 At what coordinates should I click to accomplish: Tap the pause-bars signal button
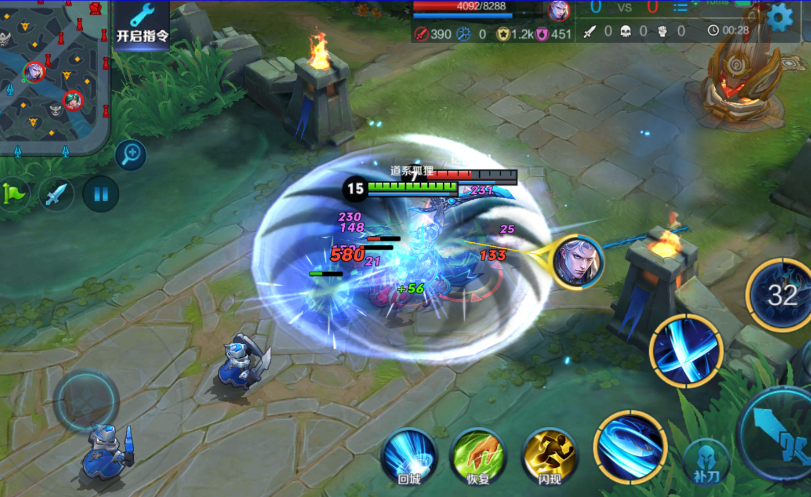click(x=100, y=192)
